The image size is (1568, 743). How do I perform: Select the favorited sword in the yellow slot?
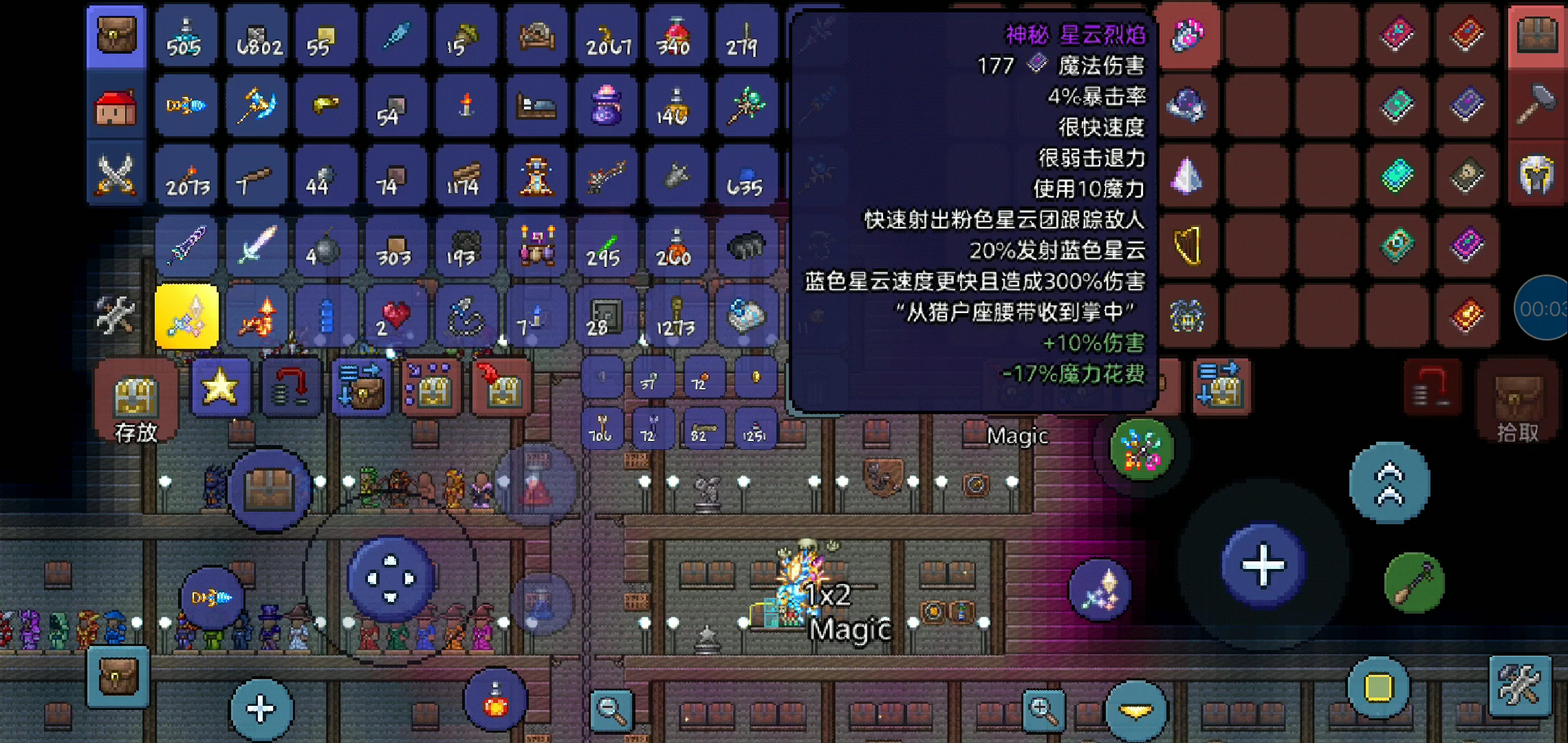tap(186, 316)
